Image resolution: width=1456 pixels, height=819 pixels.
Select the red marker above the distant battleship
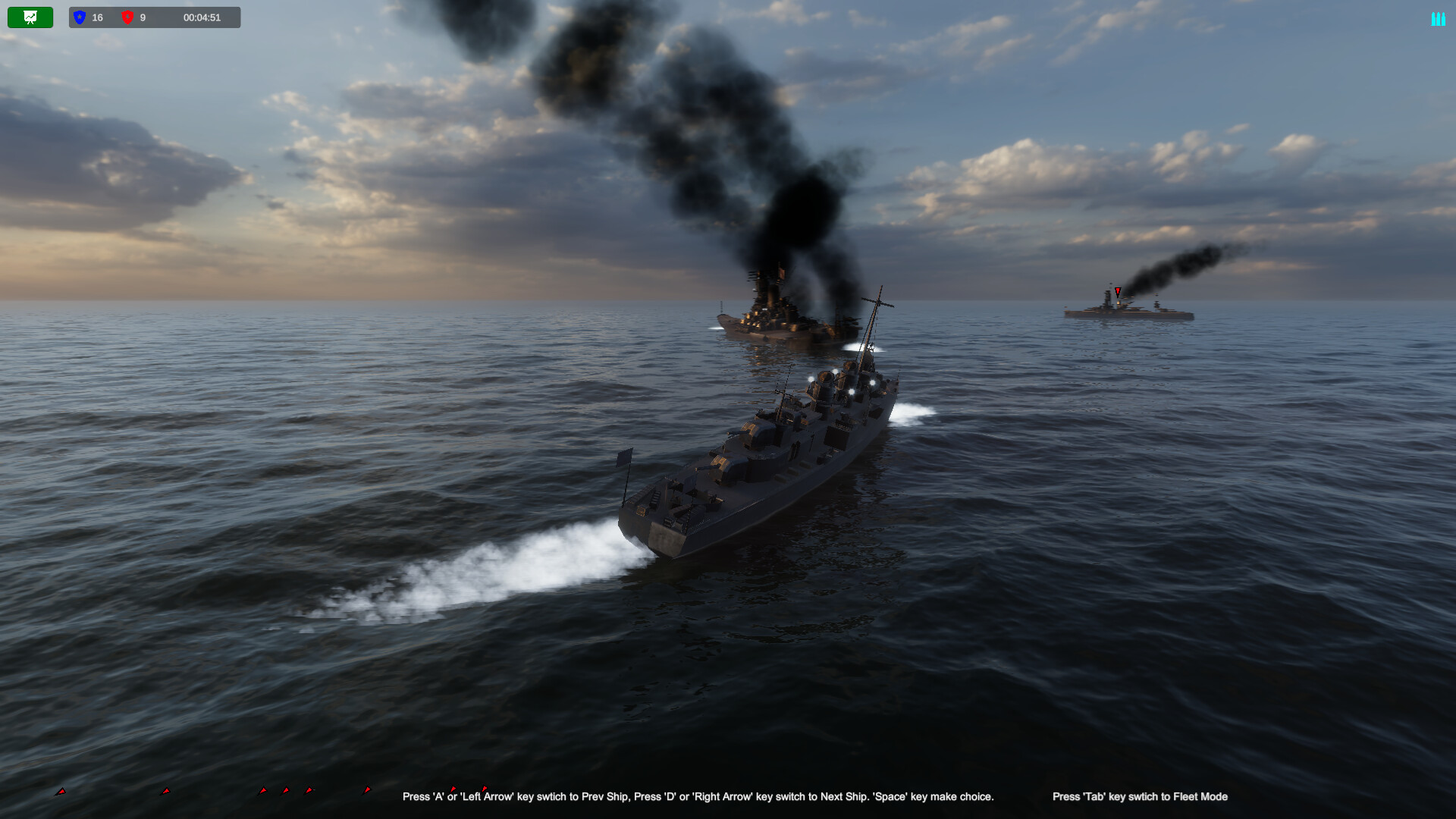pos(1117,291)
